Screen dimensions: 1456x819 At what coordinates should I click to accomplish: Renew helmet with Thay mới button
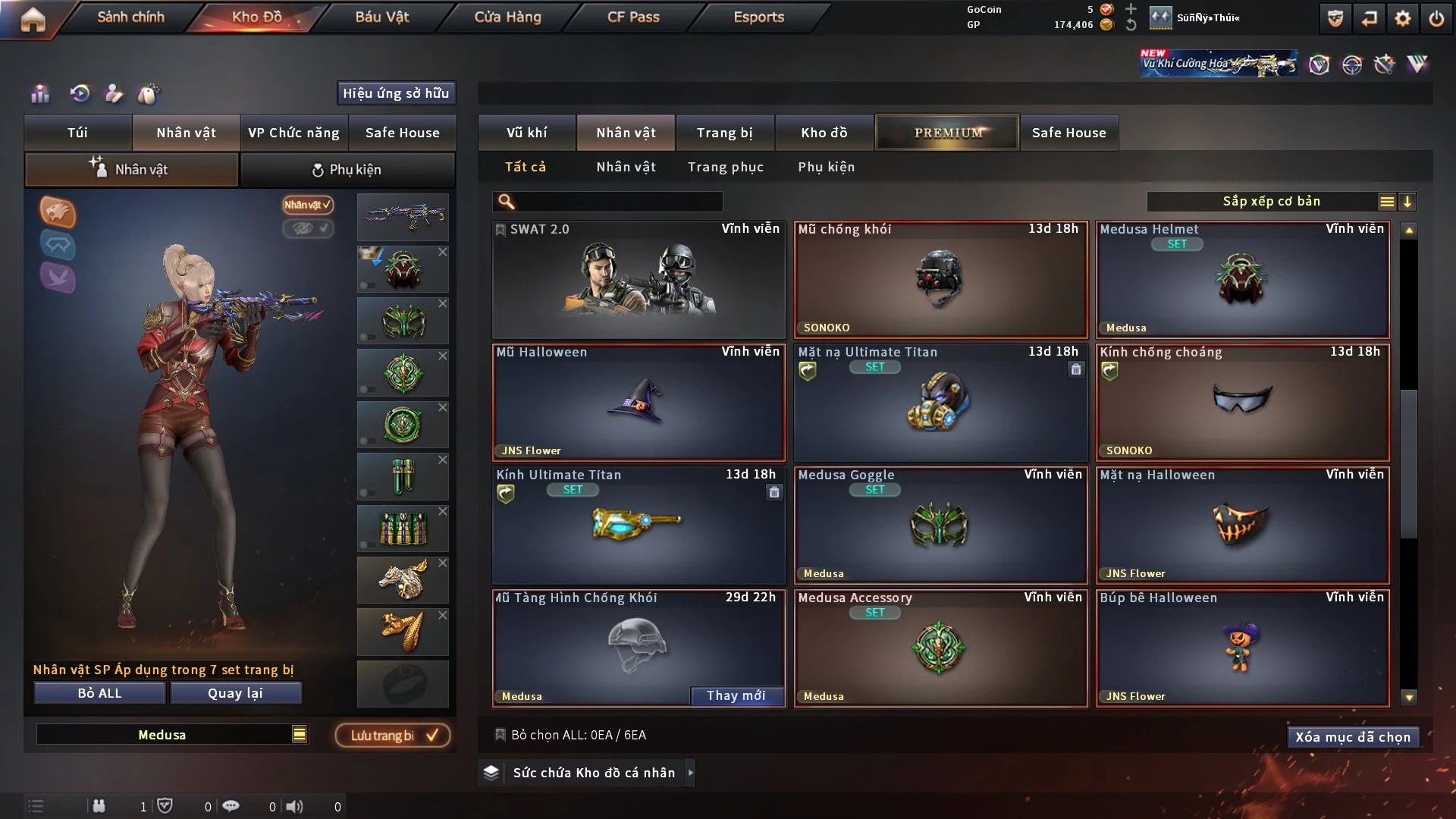[736, 695]
